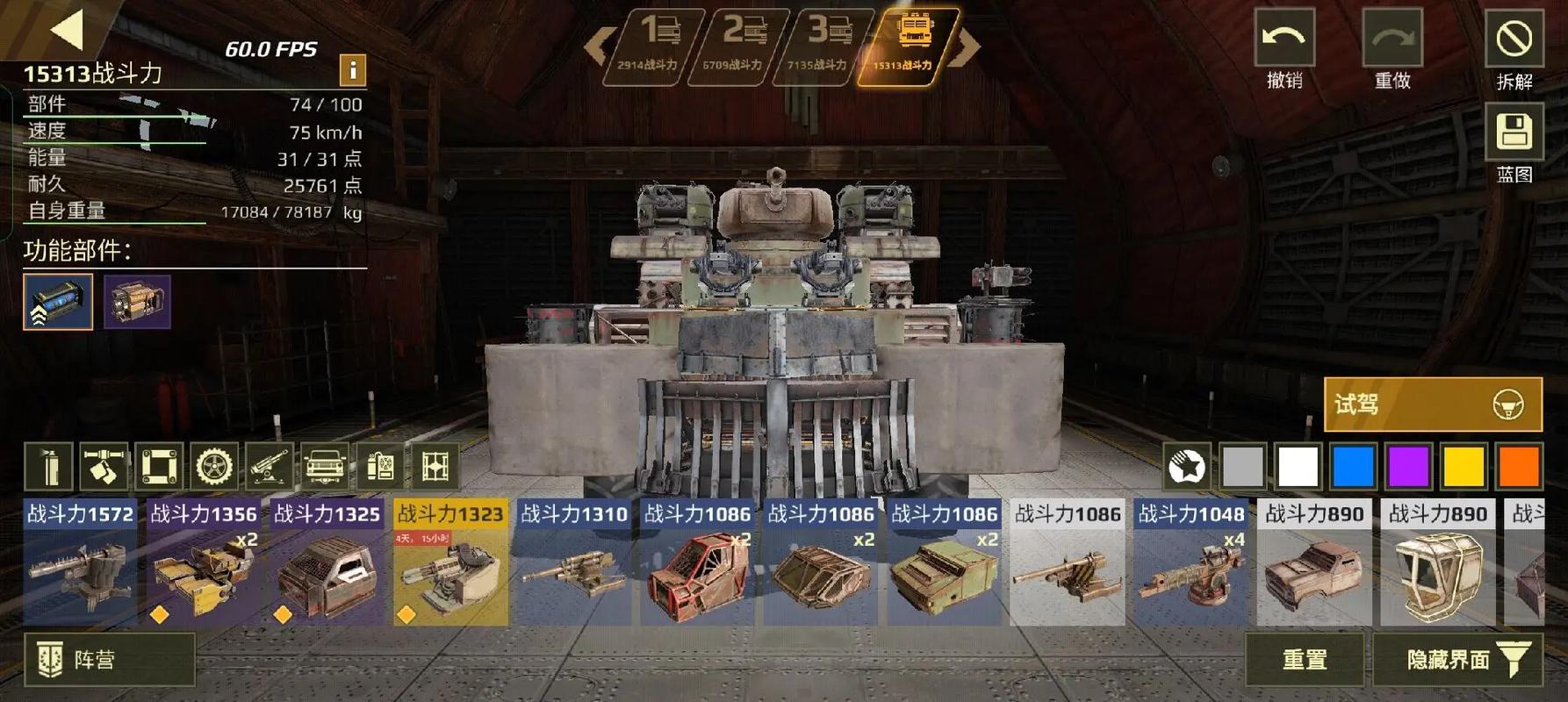Select the 战斗力1572 turret part
The image size is (1568, 702).
tap(81, 562)
